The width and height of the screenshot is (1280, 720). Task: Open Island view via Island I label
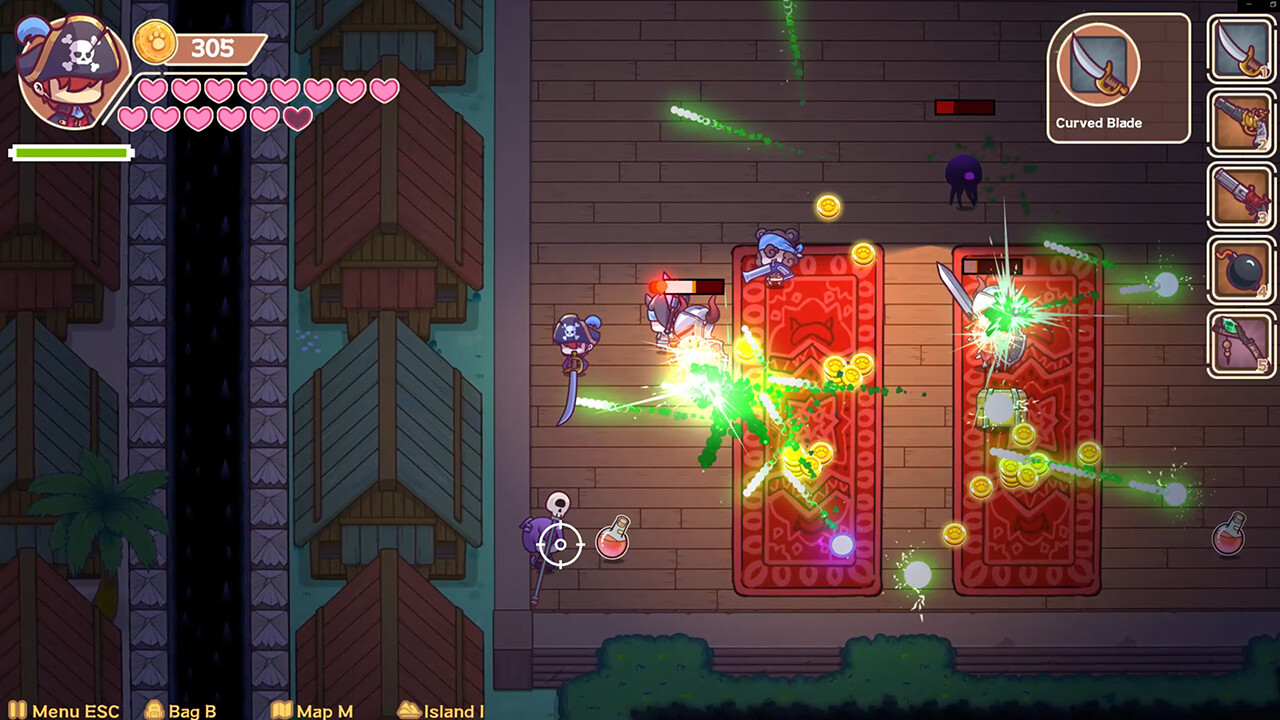tap(450, 710)
